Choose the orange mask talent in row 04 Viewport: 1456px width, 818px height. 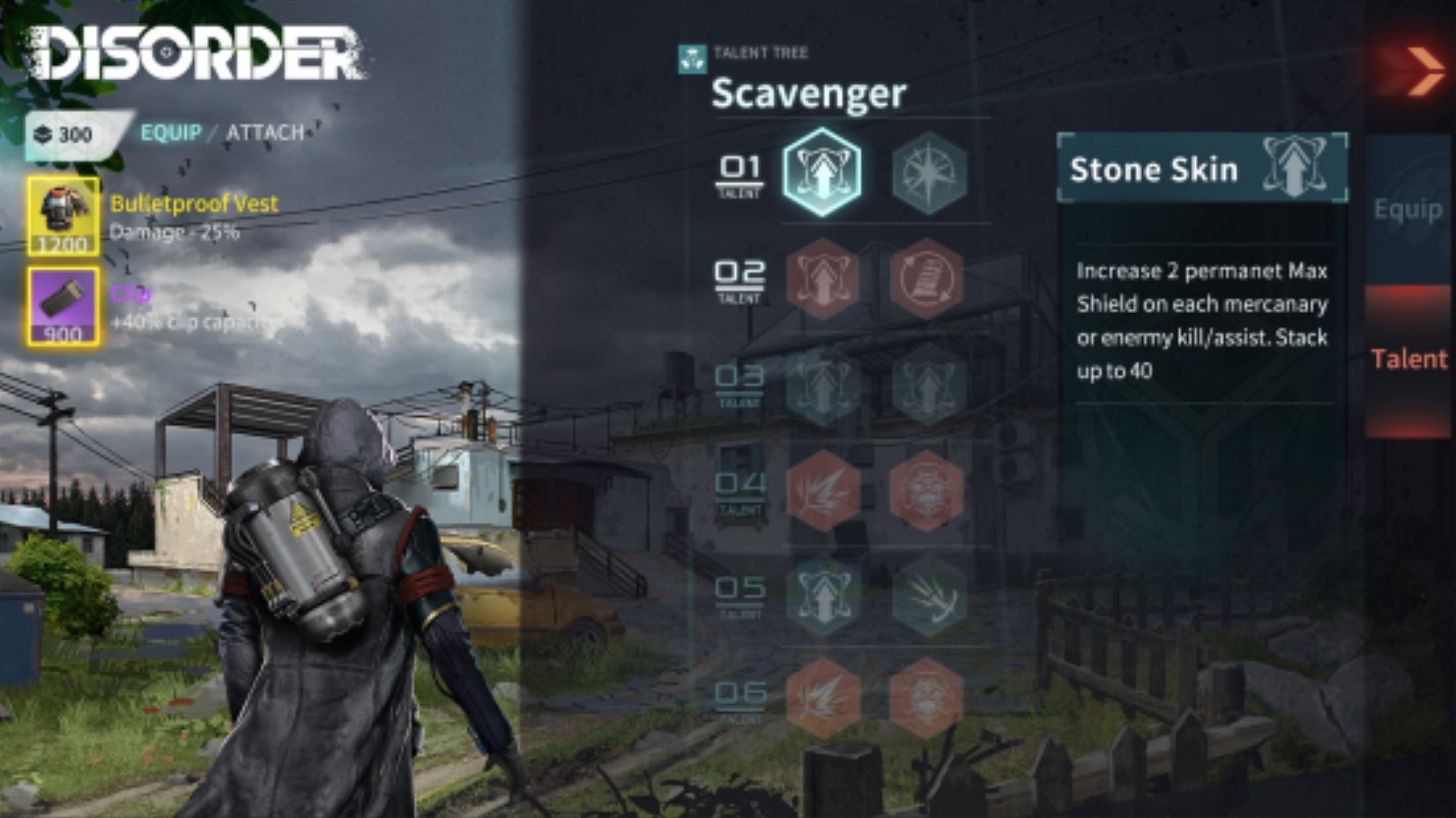926,490
